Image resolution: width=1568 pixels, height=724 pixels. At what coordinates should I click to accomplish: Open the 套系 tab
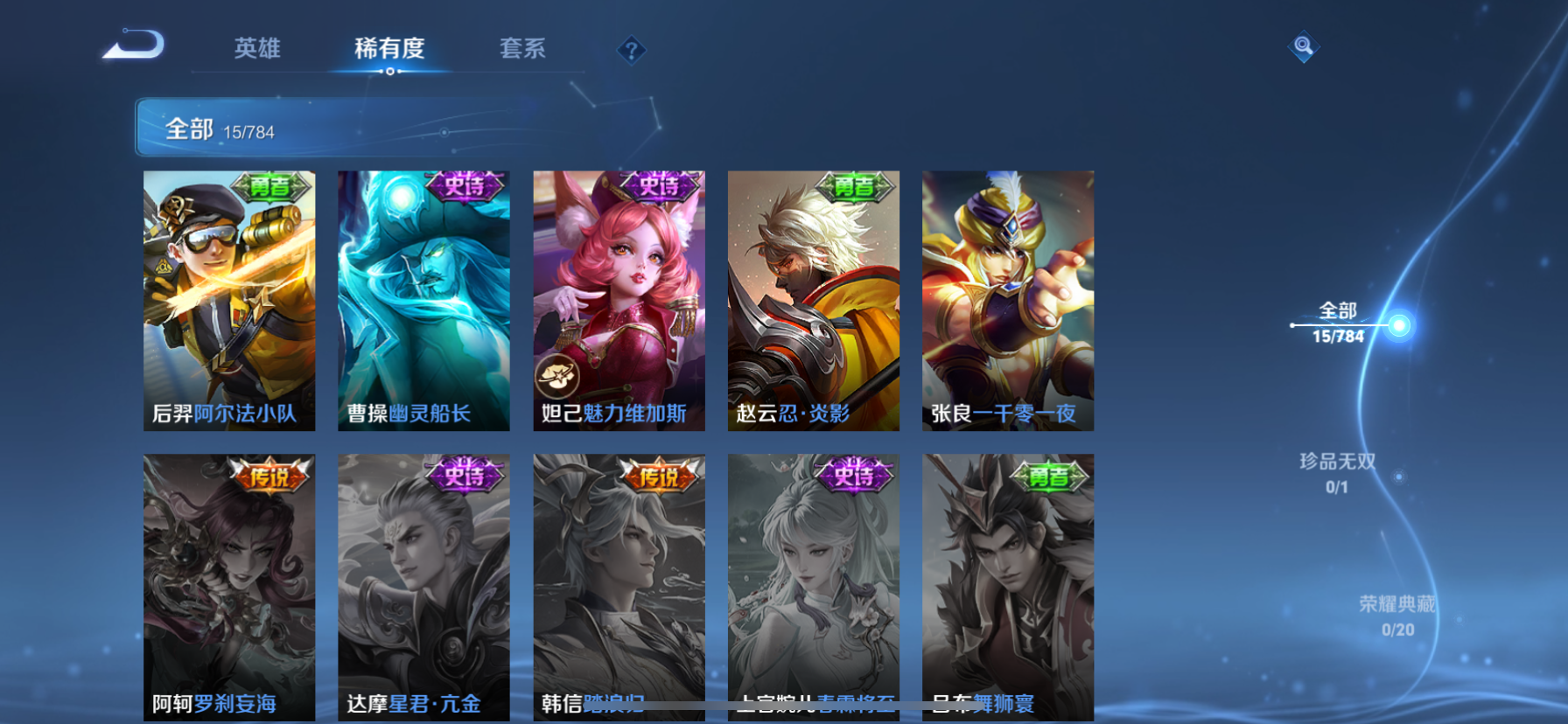point(521,50)
